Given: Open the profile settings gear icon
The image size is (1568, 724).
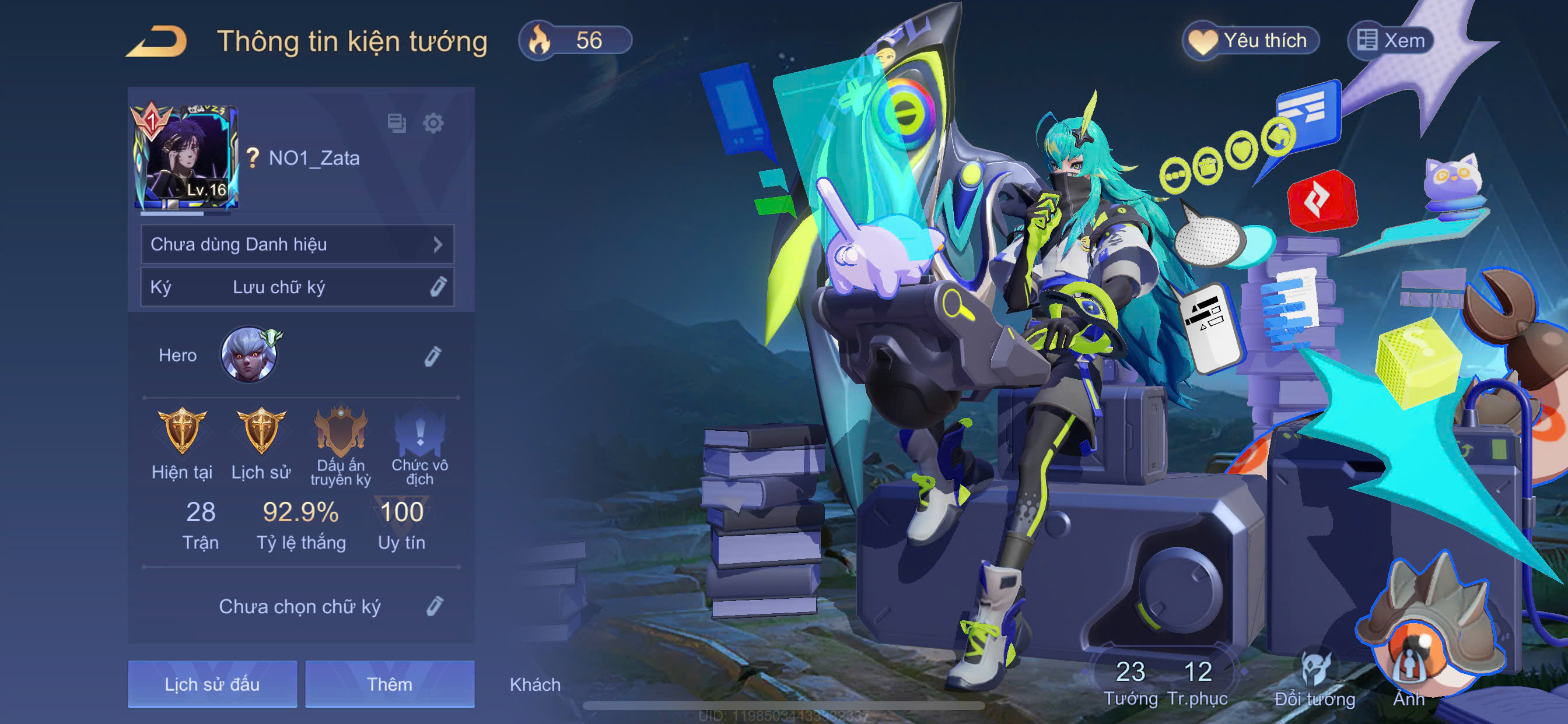Looking at the screenshot, I should coord(433,124).
